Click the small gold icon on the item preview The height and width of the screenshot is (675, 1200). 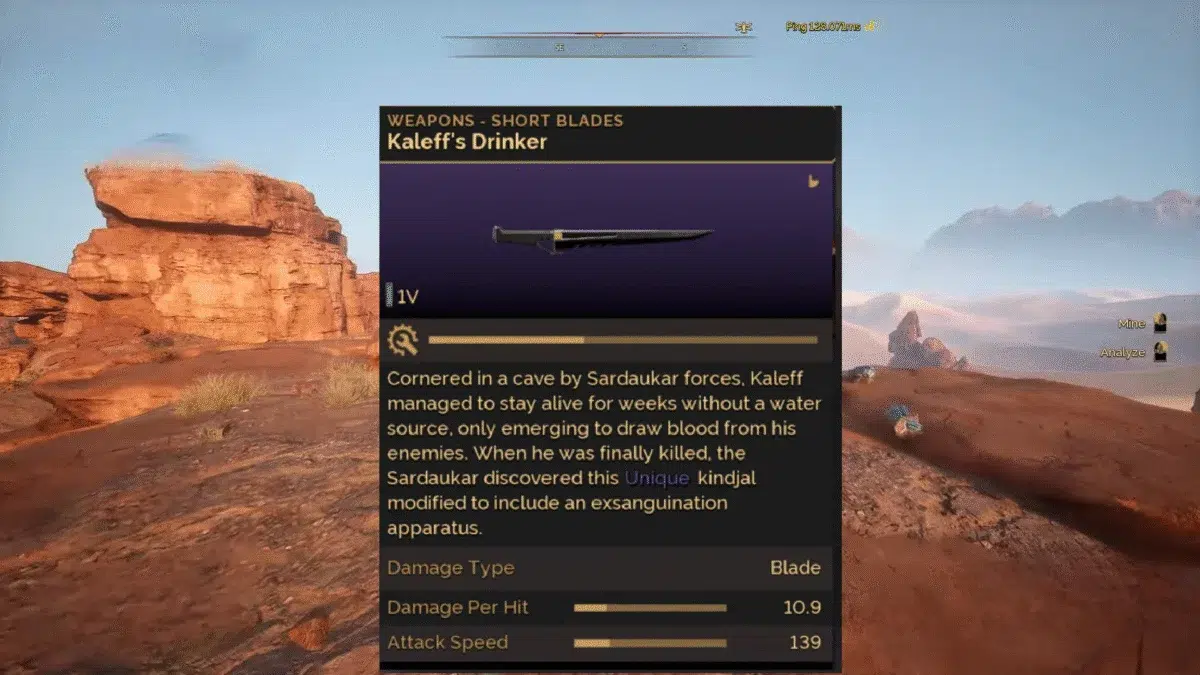(x=813, y=182)
